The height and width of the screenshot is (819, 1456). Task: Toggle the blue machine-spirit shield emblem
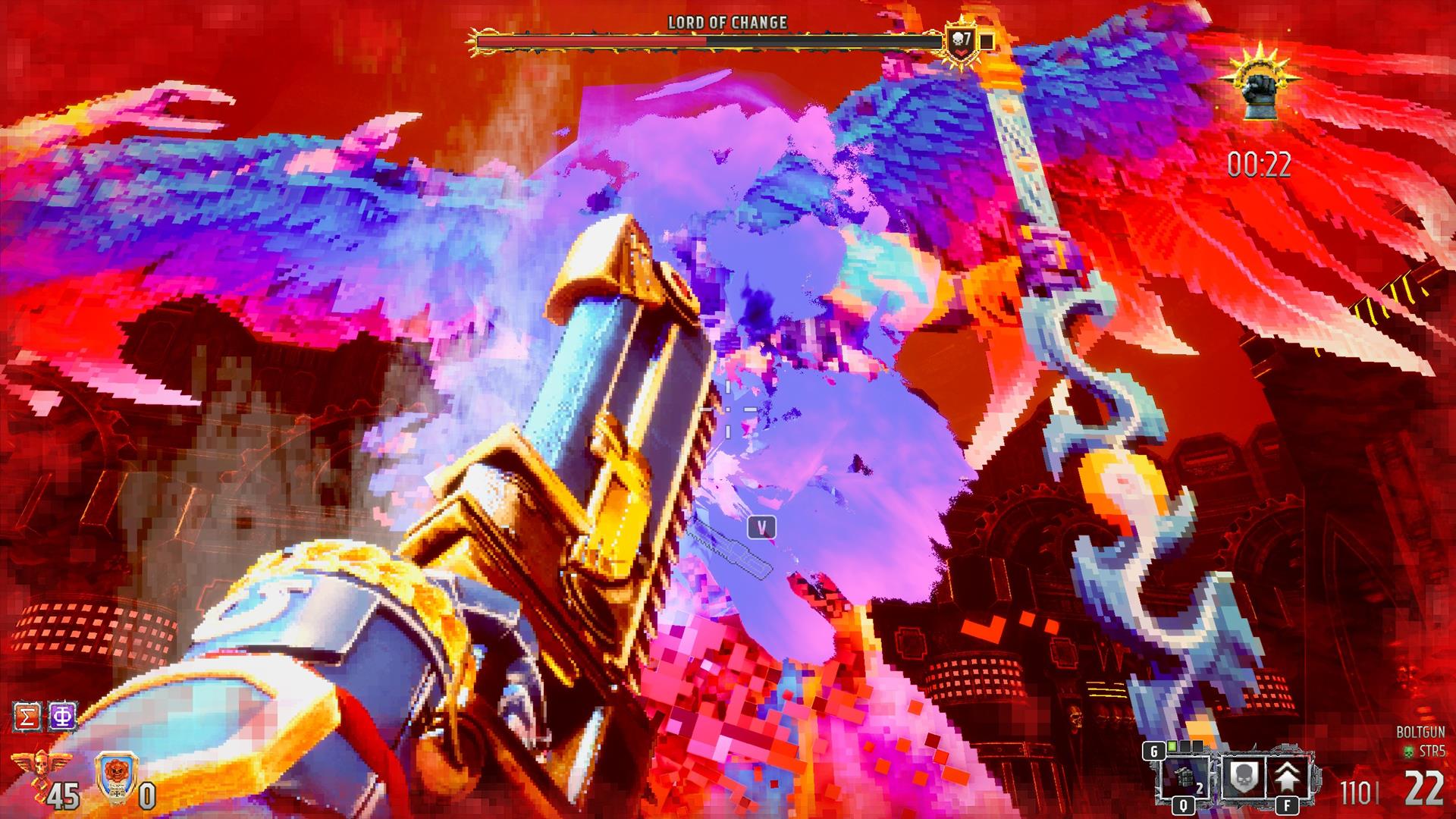[117, 777]
